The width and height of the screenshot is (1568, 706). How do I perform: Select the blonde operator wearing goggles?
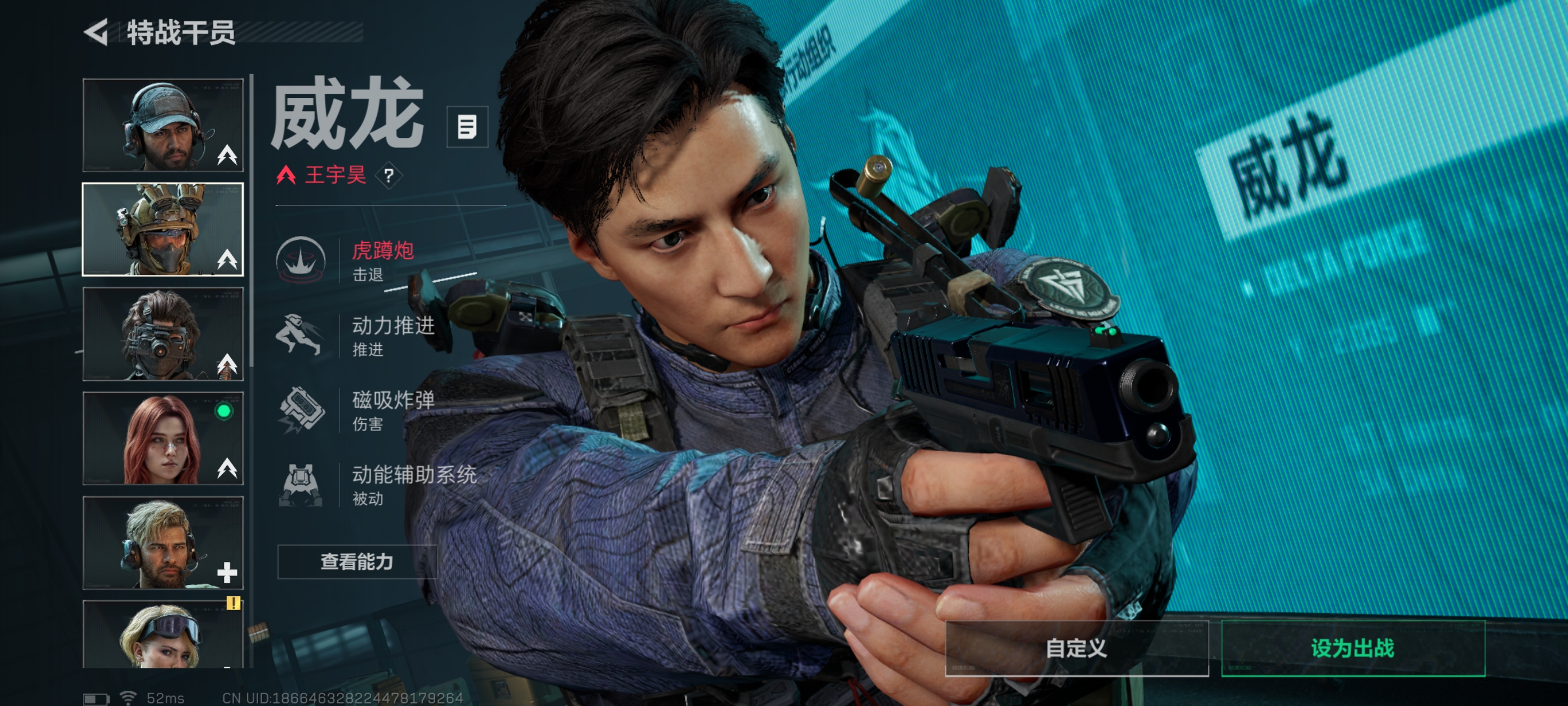tap(162, 635)
